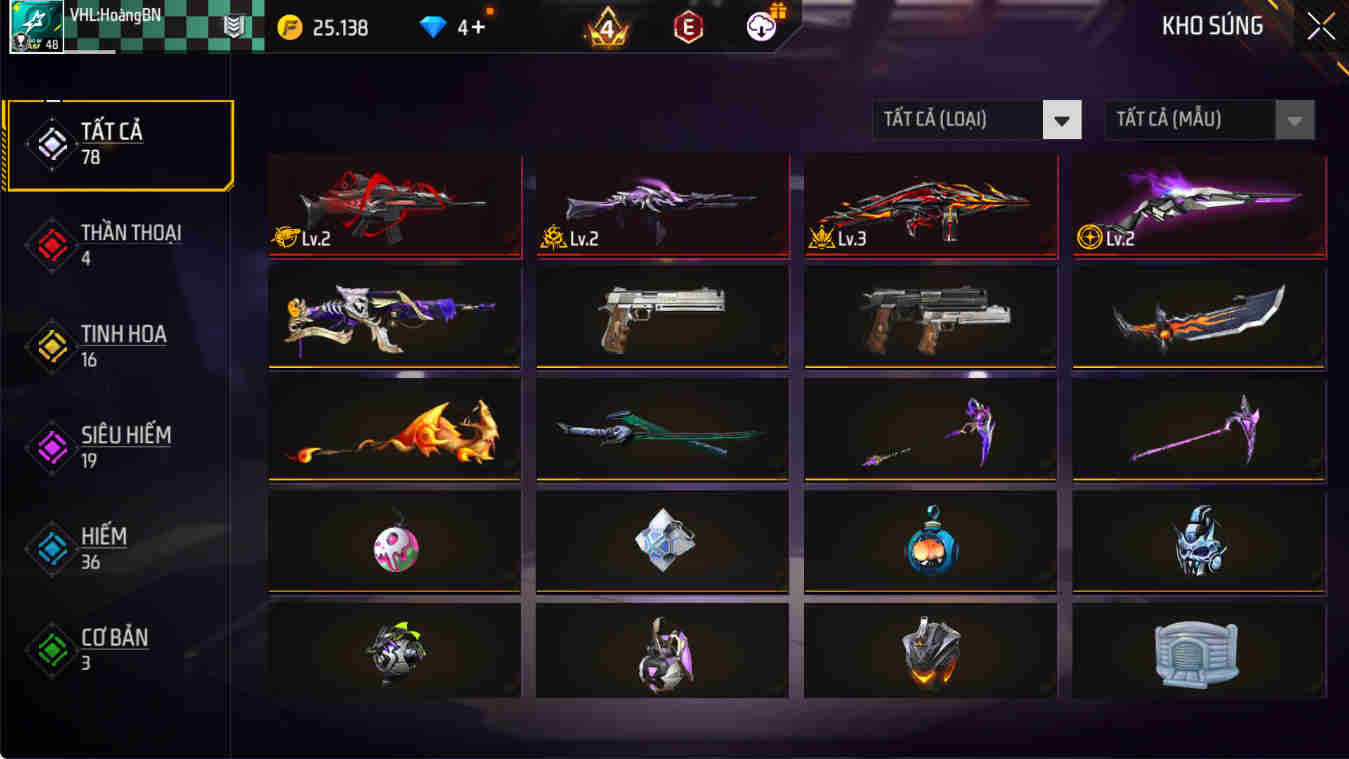Open the banner badge icon next to avatar
This screenshot has width=1349, height=759.
click(232, 25)
